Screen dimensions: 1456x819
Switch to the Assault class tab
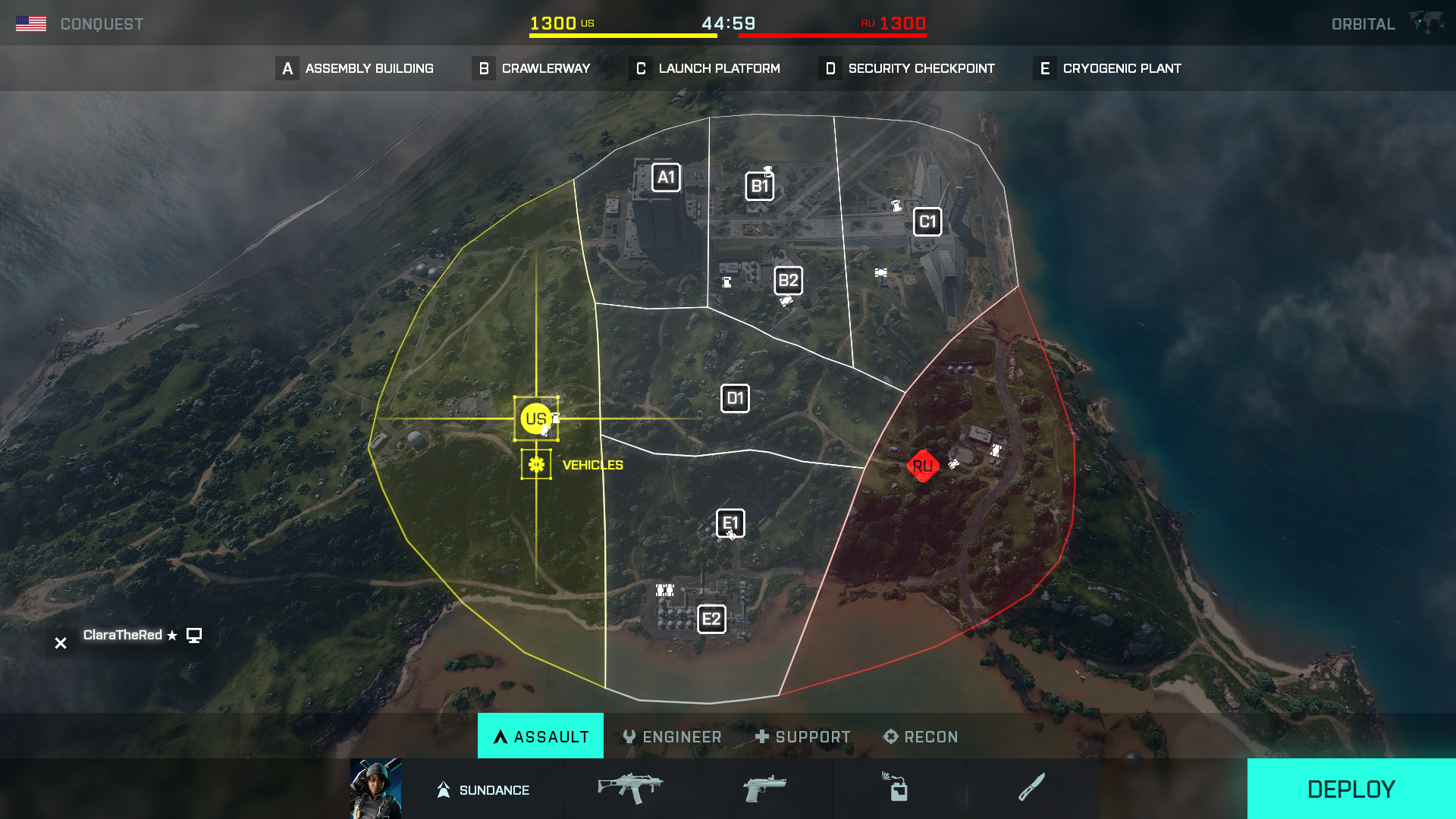tap(541, 736)
